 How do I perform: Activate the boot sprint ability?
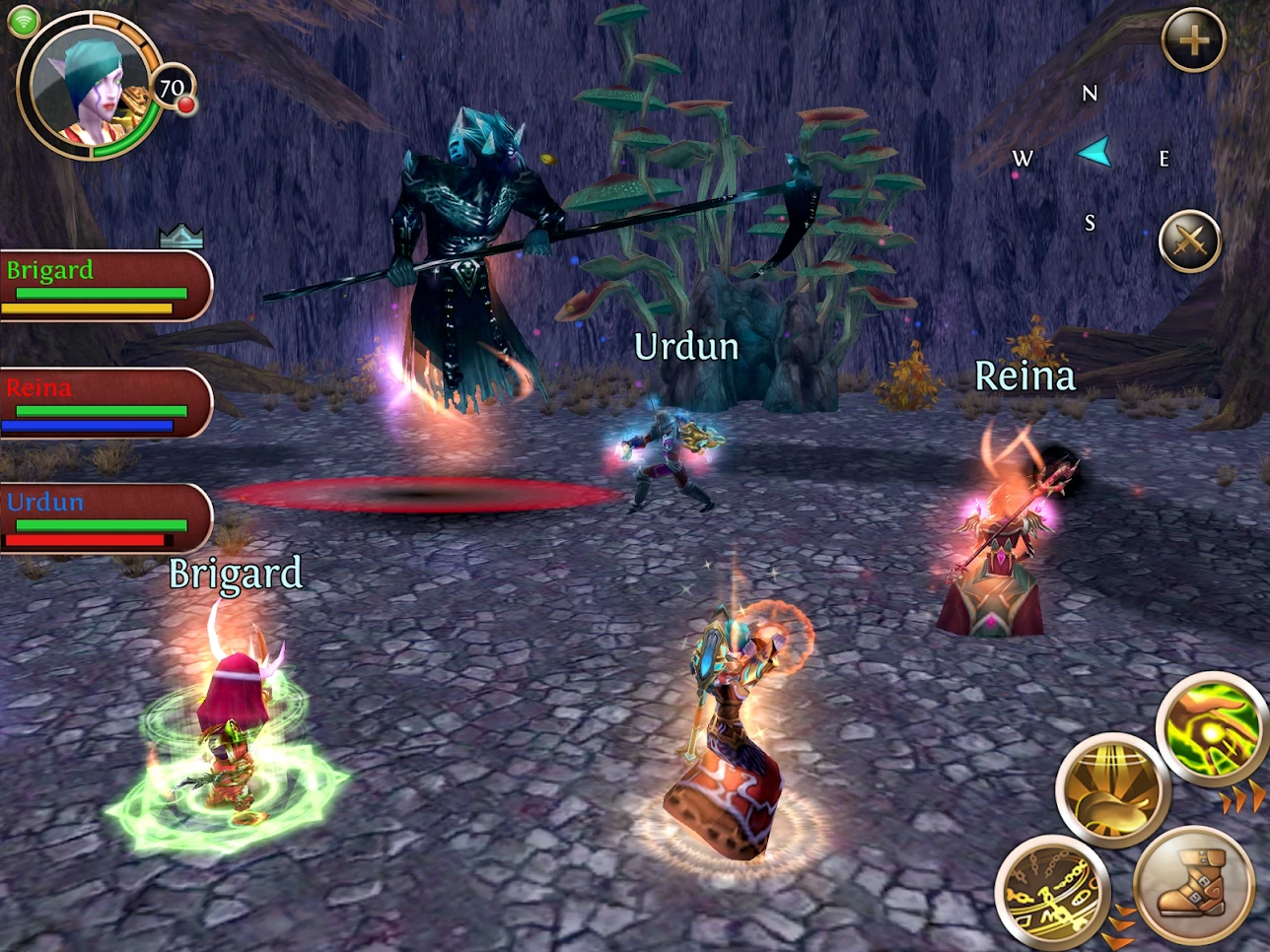1192,882
